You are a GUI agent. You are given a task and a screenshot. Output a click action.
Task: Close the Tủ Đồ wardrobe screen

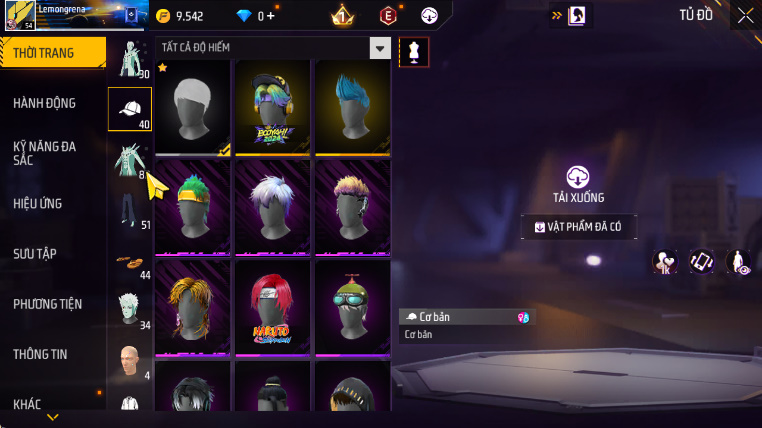746,15
